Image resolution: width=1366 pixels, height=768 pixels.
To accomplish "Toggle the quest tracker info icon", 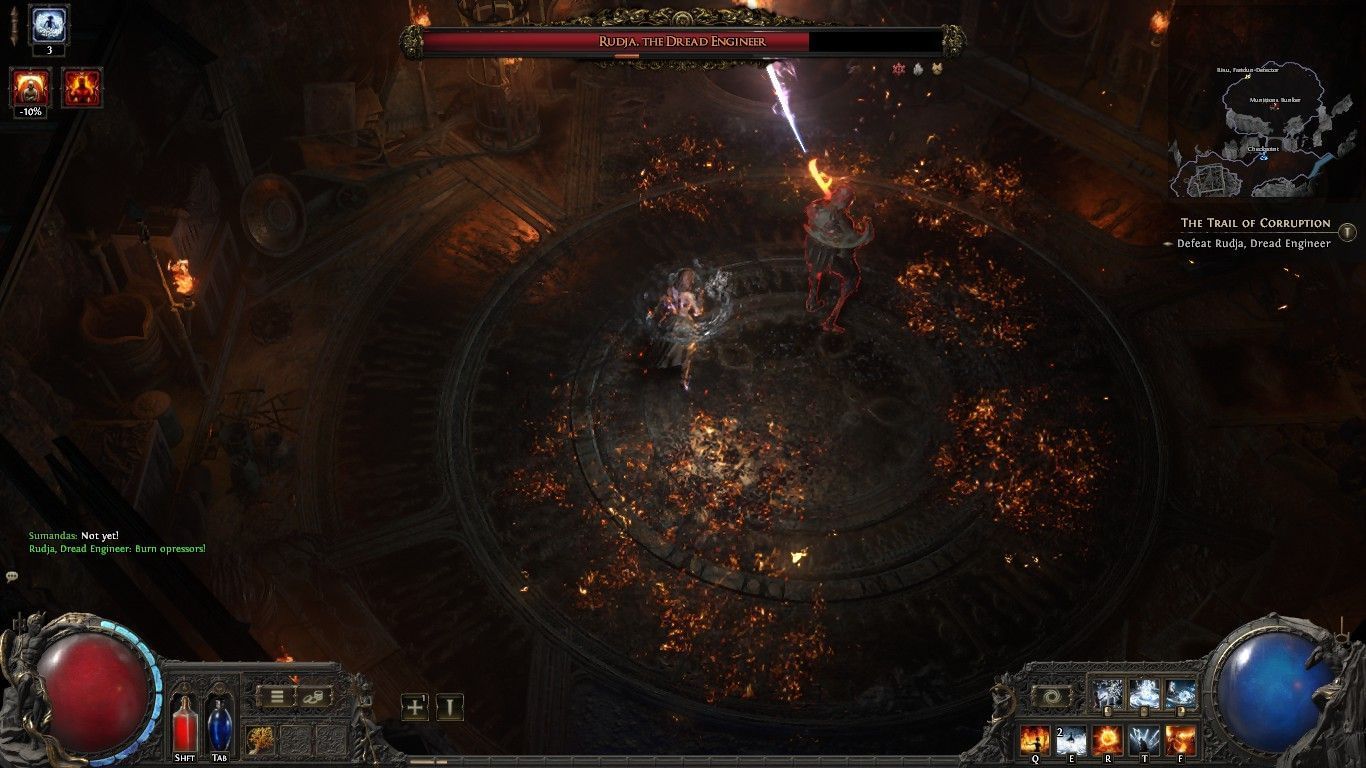I will (x=1349, y=232).
